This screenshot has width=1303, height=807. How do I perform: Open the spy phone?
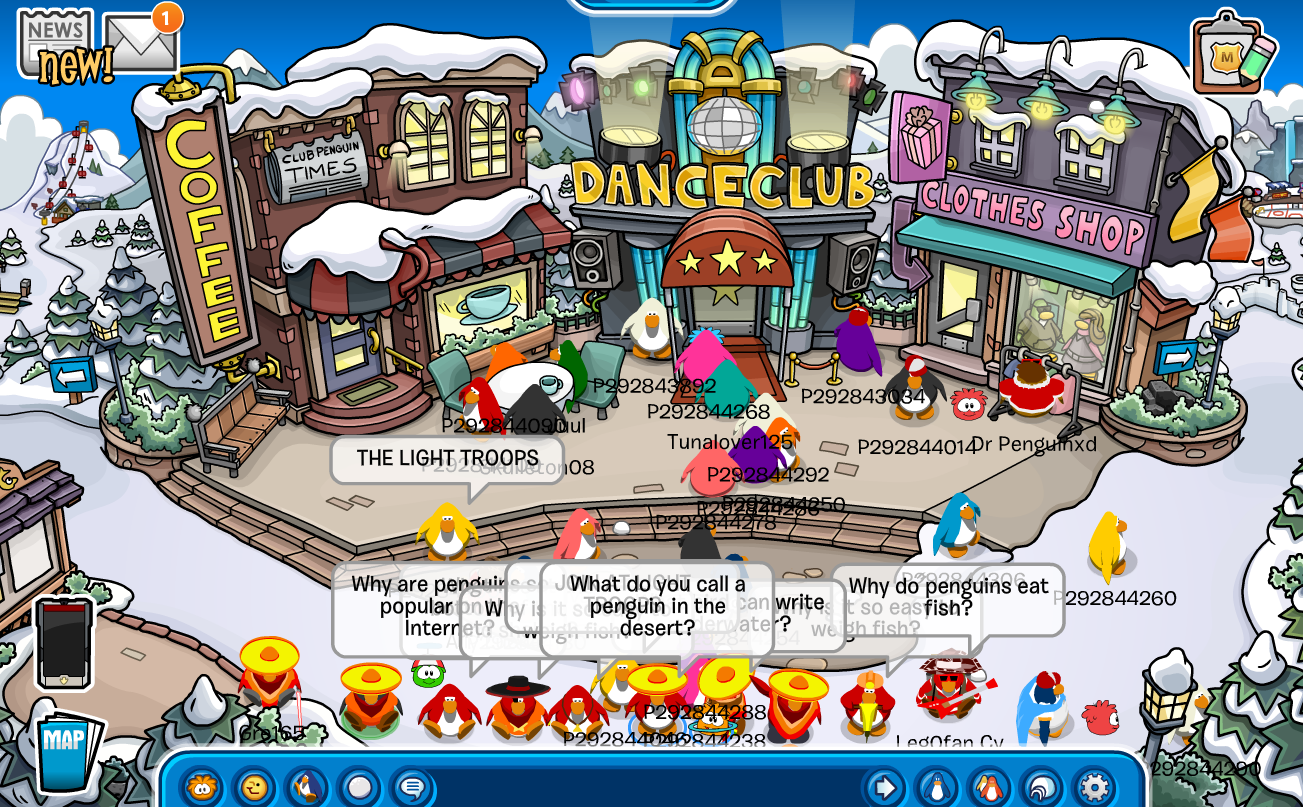[x=64, y=643]
